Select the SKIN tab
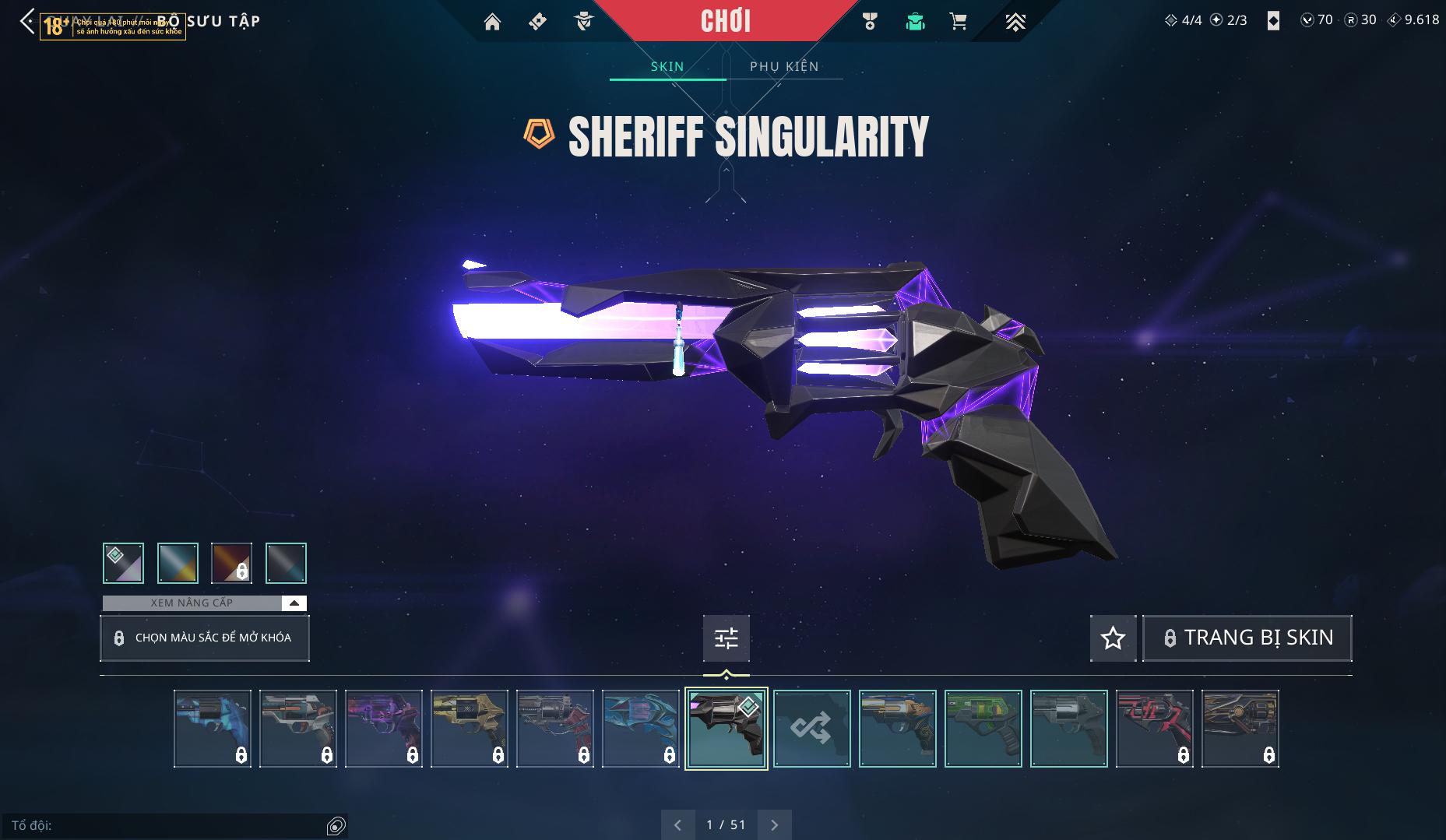The image size is (1446, 840). (x=667, y=66)
